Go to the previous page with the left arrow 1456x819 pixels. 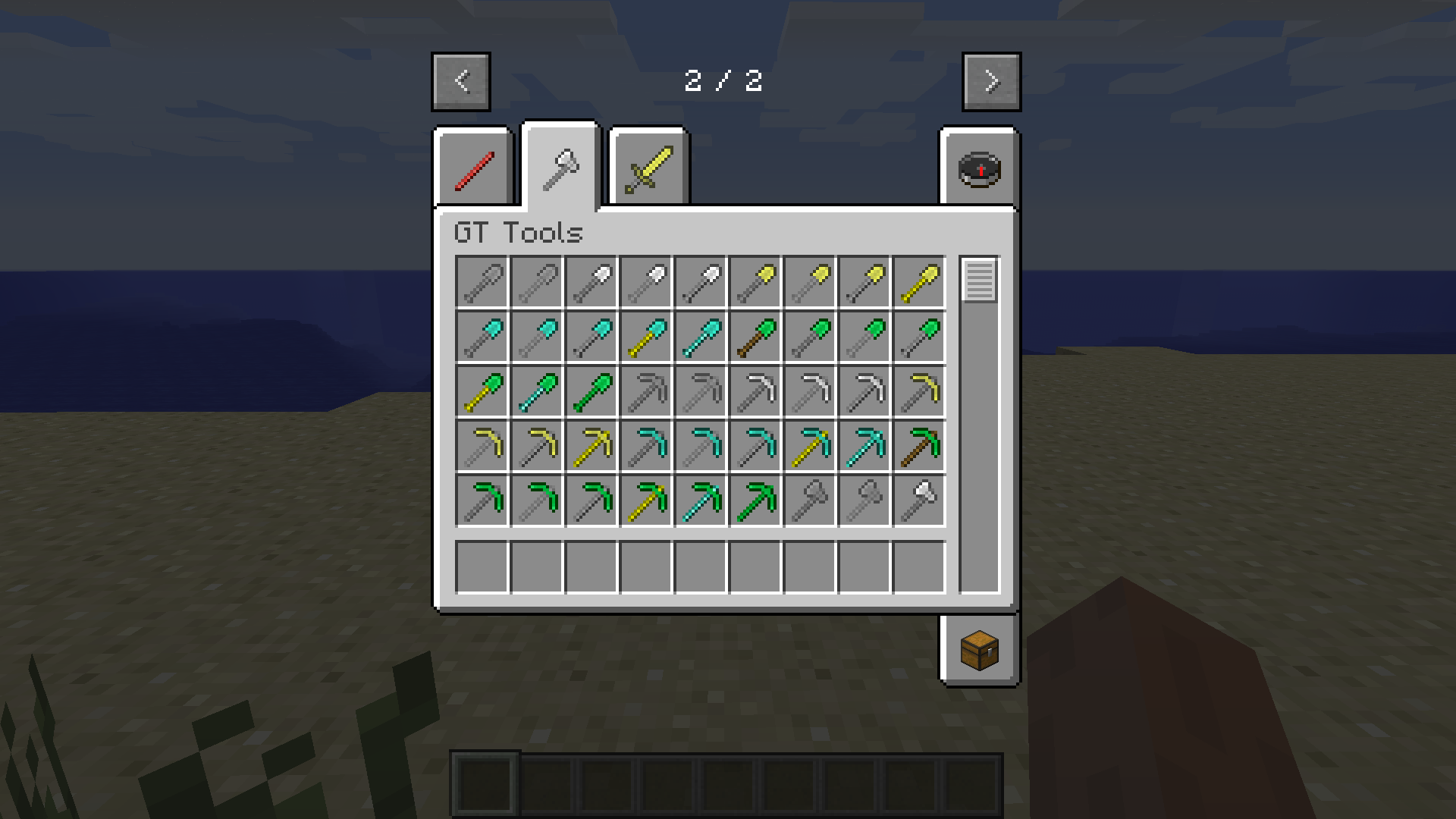pos(460,82)
